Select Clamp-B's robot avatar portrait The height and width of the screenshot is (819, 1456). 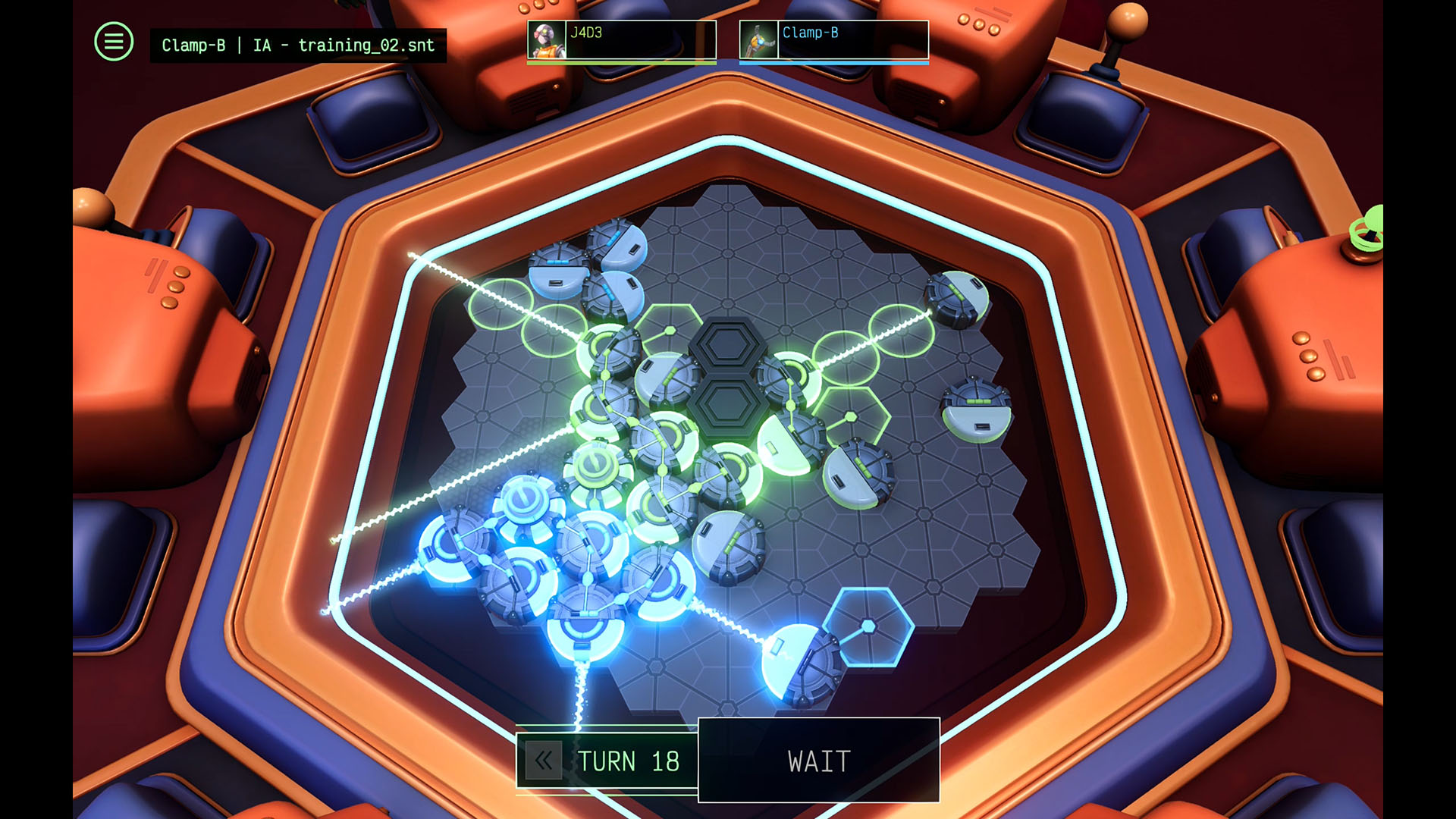pyautogui.click(x=758, y=39)
